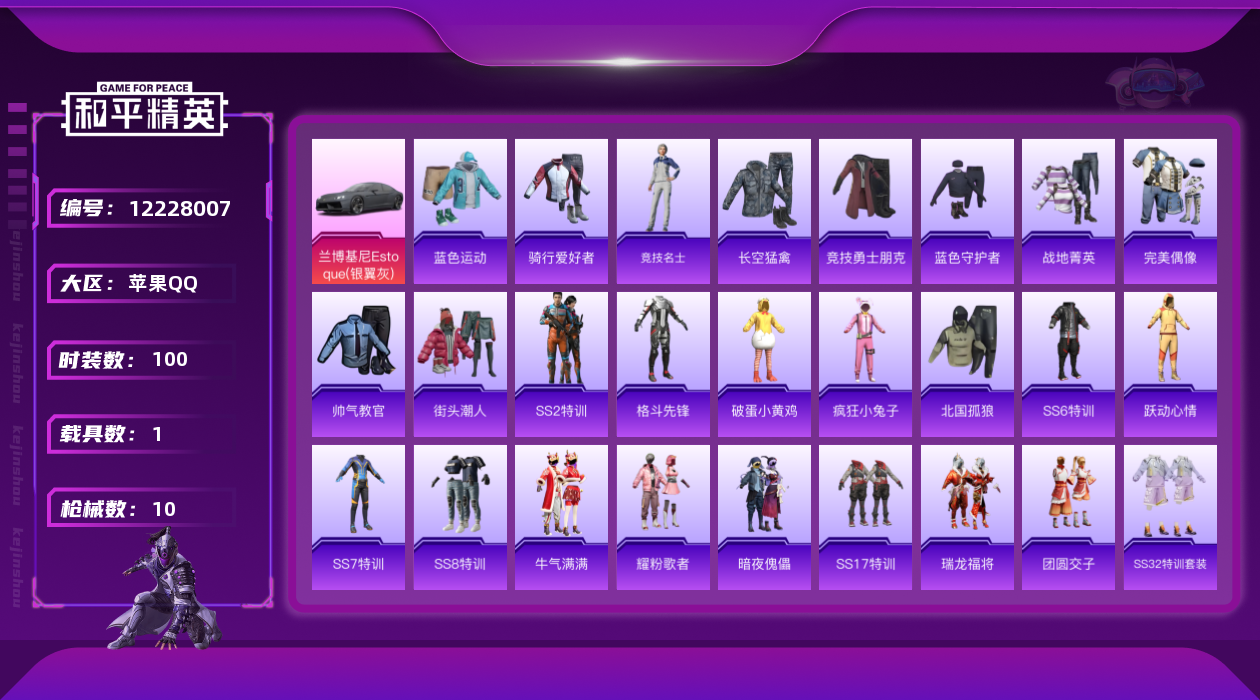Select the 破蛋小黄鸡 chick costume
The height and width of the screenshot is (700, 1260).
pyautogui.click(x=764, y=364)
